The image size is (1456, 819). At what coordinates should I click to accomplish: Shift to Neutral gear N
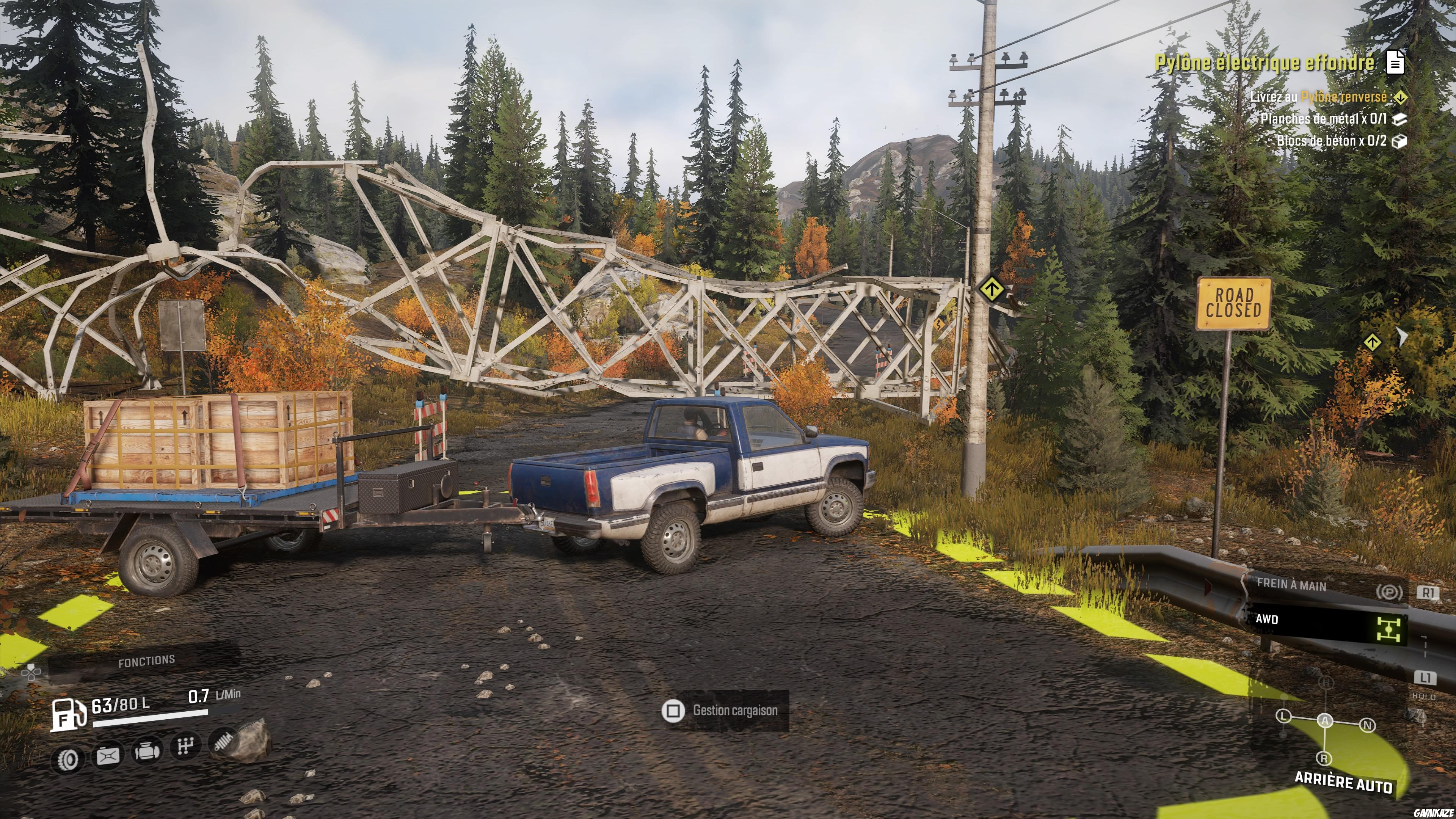point(1367,725)
